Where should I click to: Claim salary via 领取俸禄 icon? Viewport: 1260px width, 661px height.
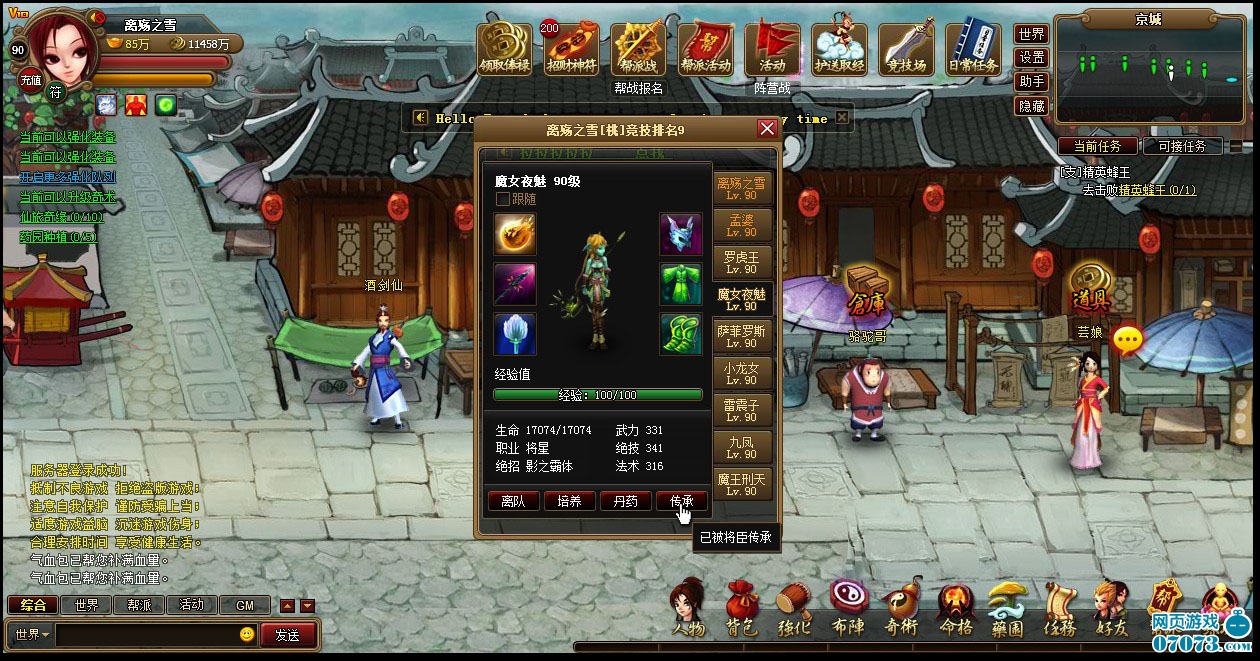pos(505,50)
